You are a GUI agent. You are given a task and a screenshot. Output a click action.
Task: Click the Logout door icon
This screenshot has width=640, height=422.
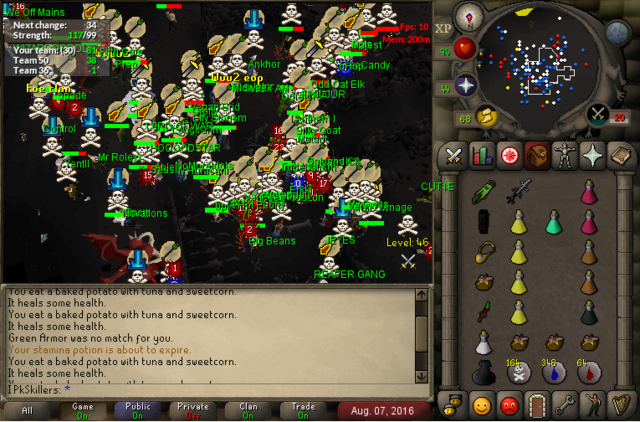point(536,406)
